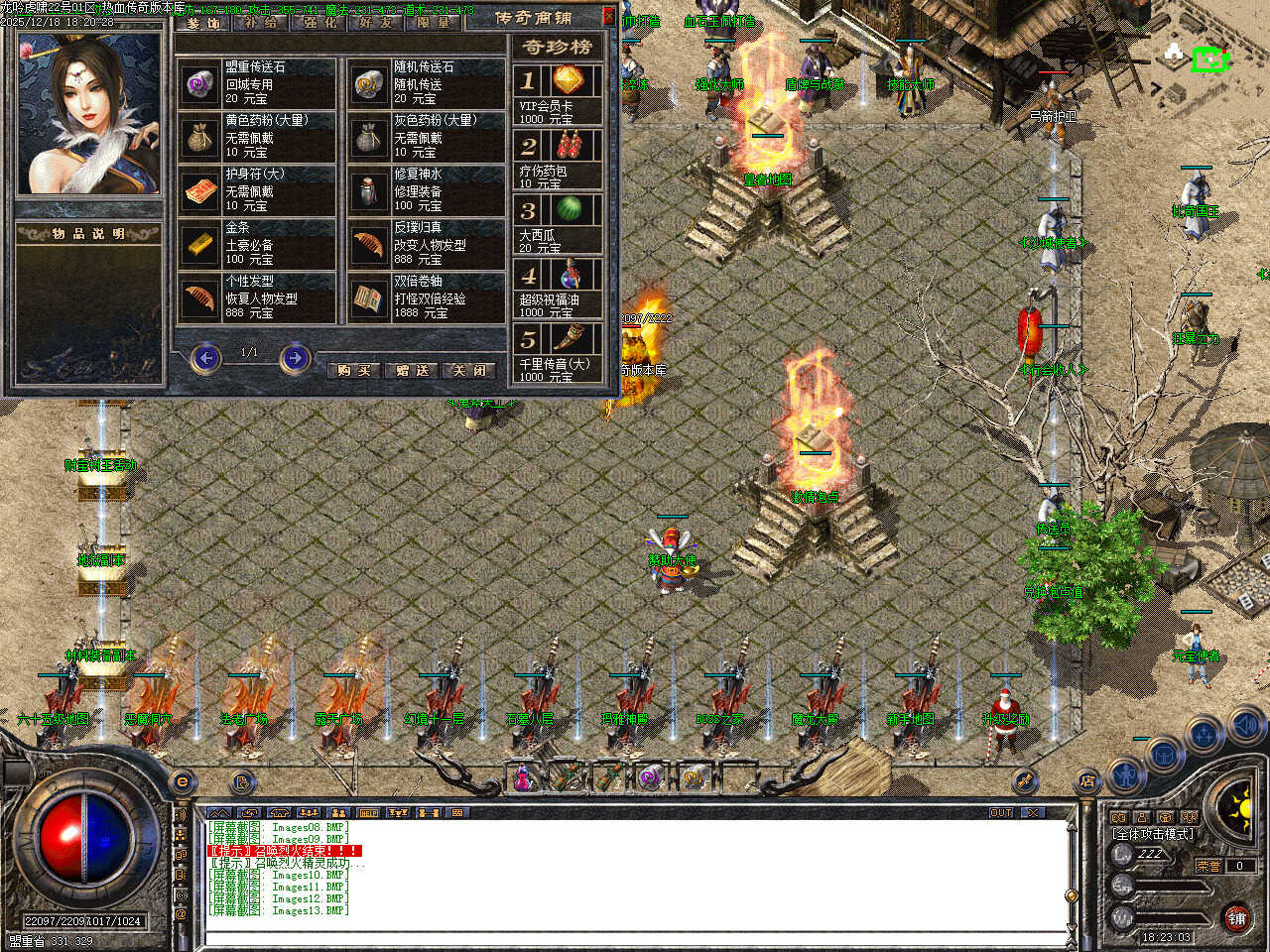Image resolution: width=1270 pixels, height=952 pixels.
Task: Select the 修复神水 repair item
Action: pos(427,190)
